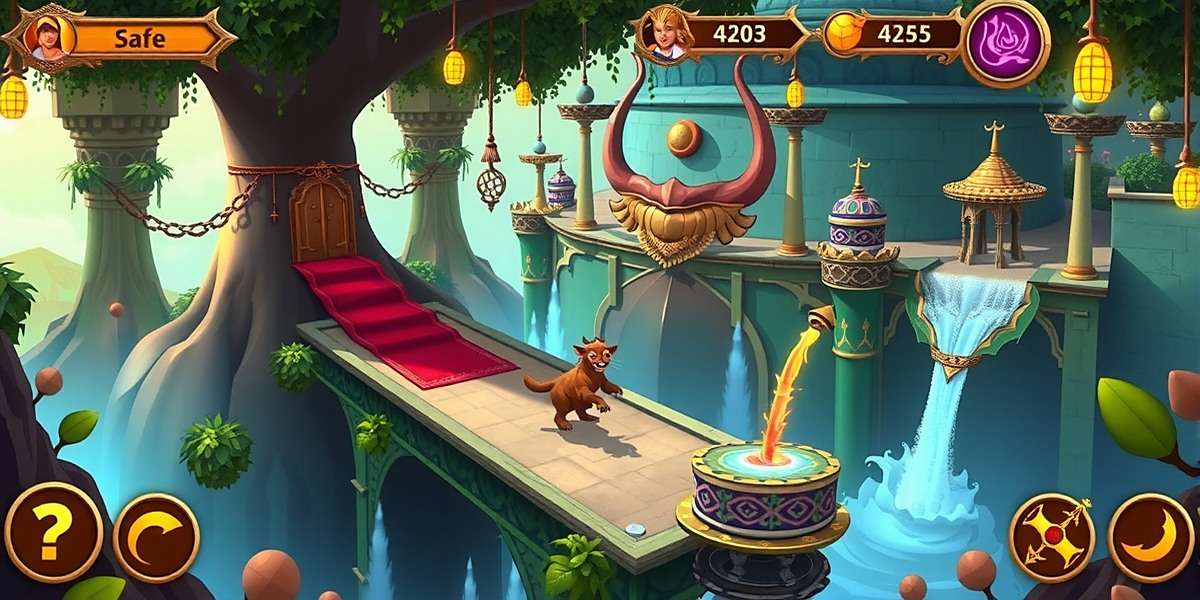Open the purple flame rune ability
Image resolution: width=1200 pixels, height=600 pixels.
pos(1005,44)
